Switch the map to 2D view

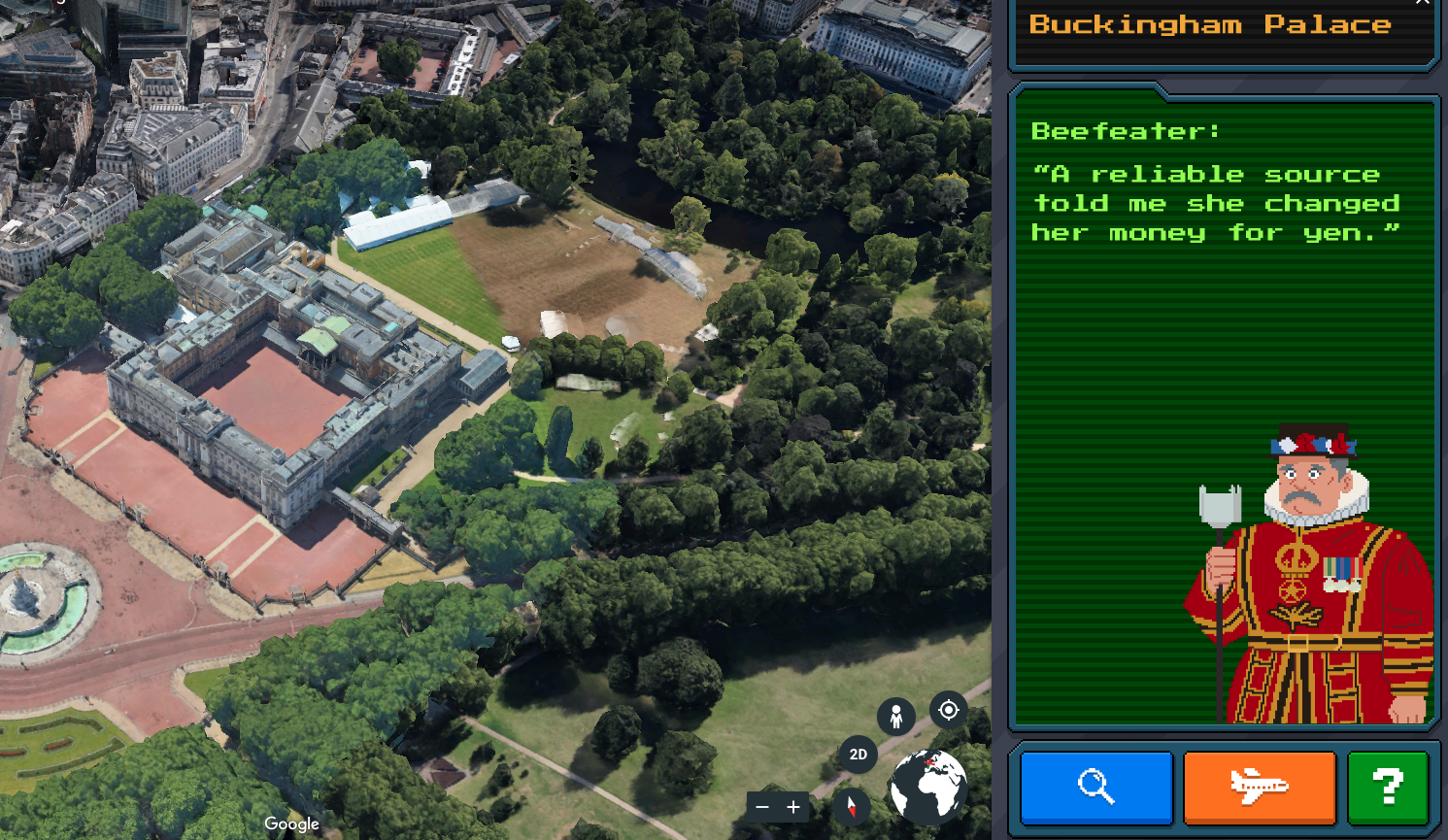pos(858,755)
